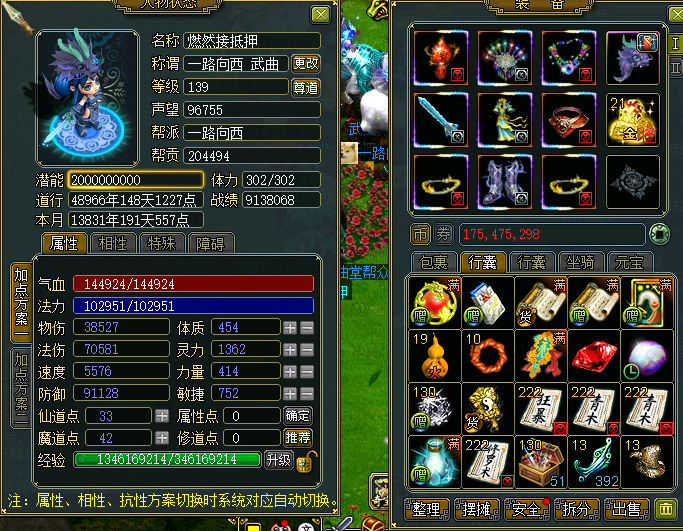Click the 更改 title change button
Screen dimensions: 683x531
[x=306, y=63]
